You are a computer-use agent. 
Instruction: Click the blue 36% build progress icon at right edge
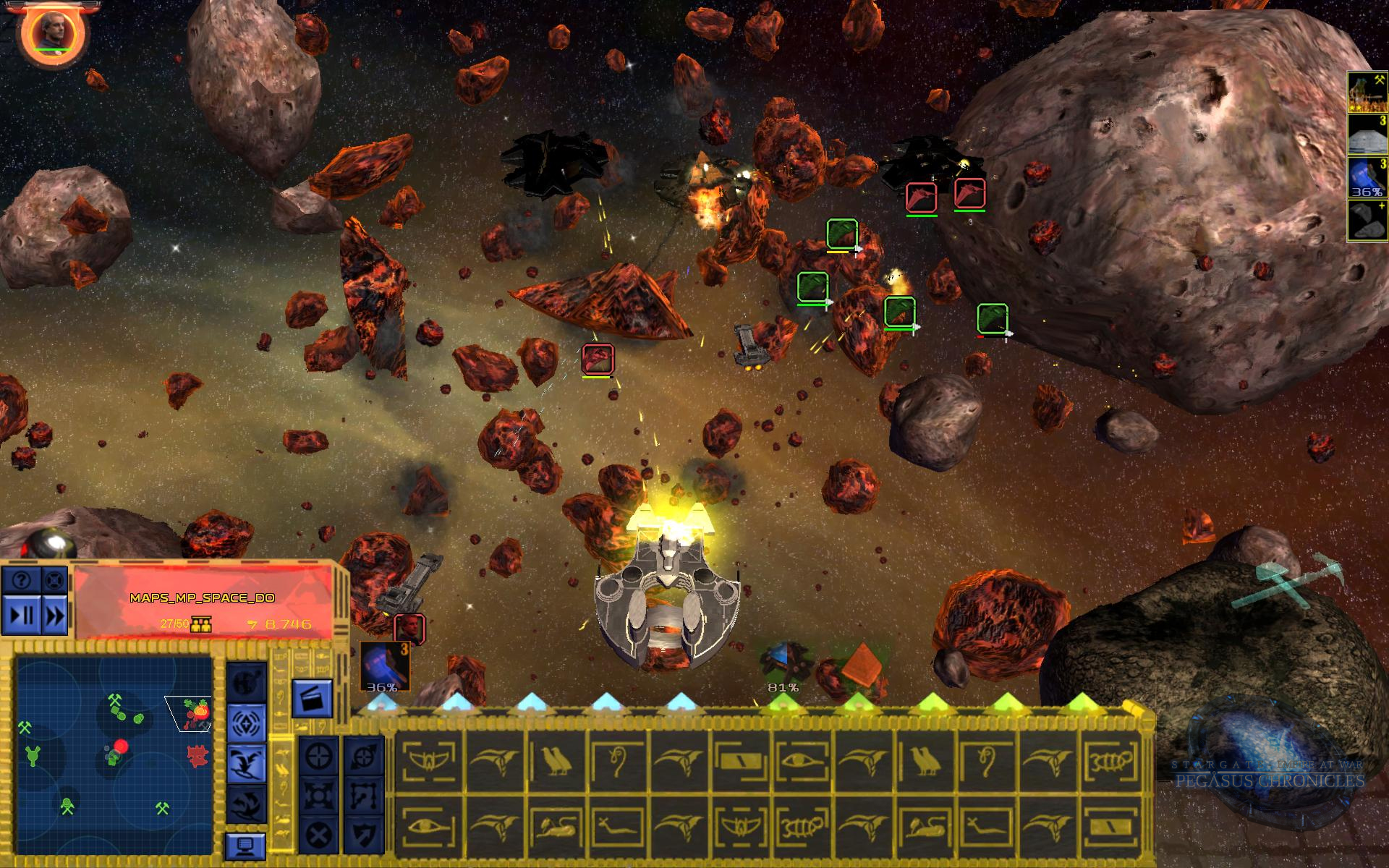point(1367,178)
